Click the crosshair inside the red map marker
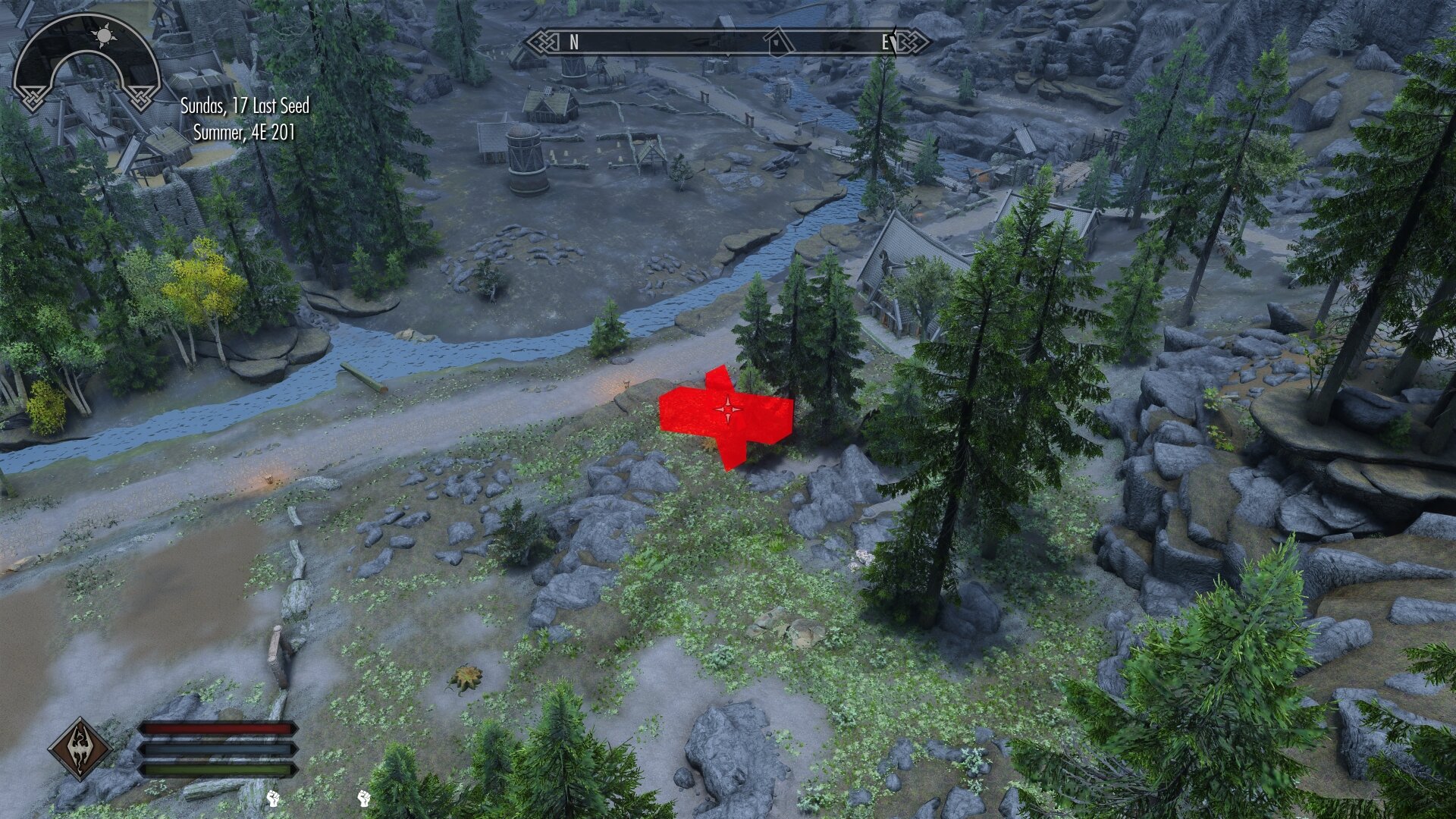Viewport: 1456px width, 819px height. pyautogui.click(x=729, y=409)
